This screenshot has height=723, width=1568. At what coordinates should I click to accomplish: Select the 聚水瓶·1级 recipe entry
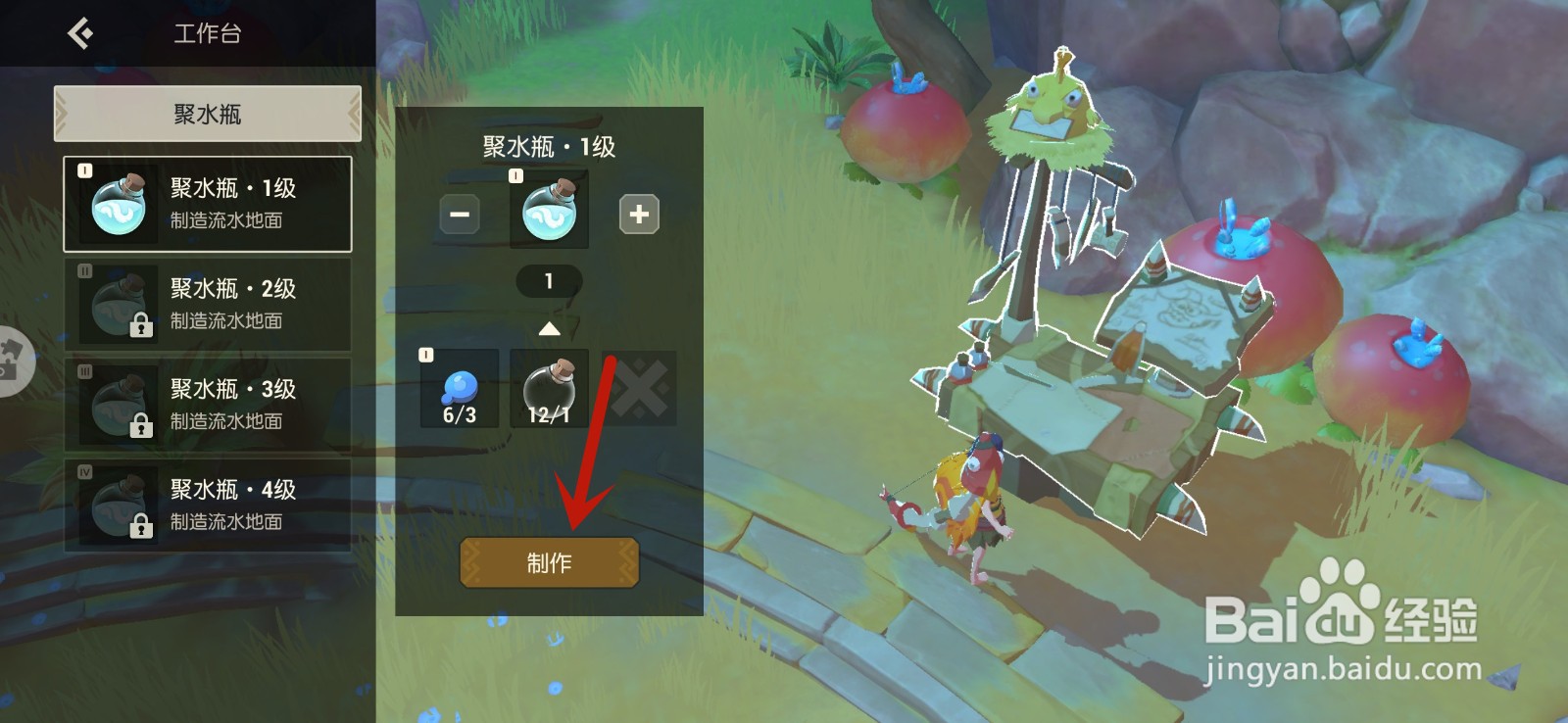(208, 203)
